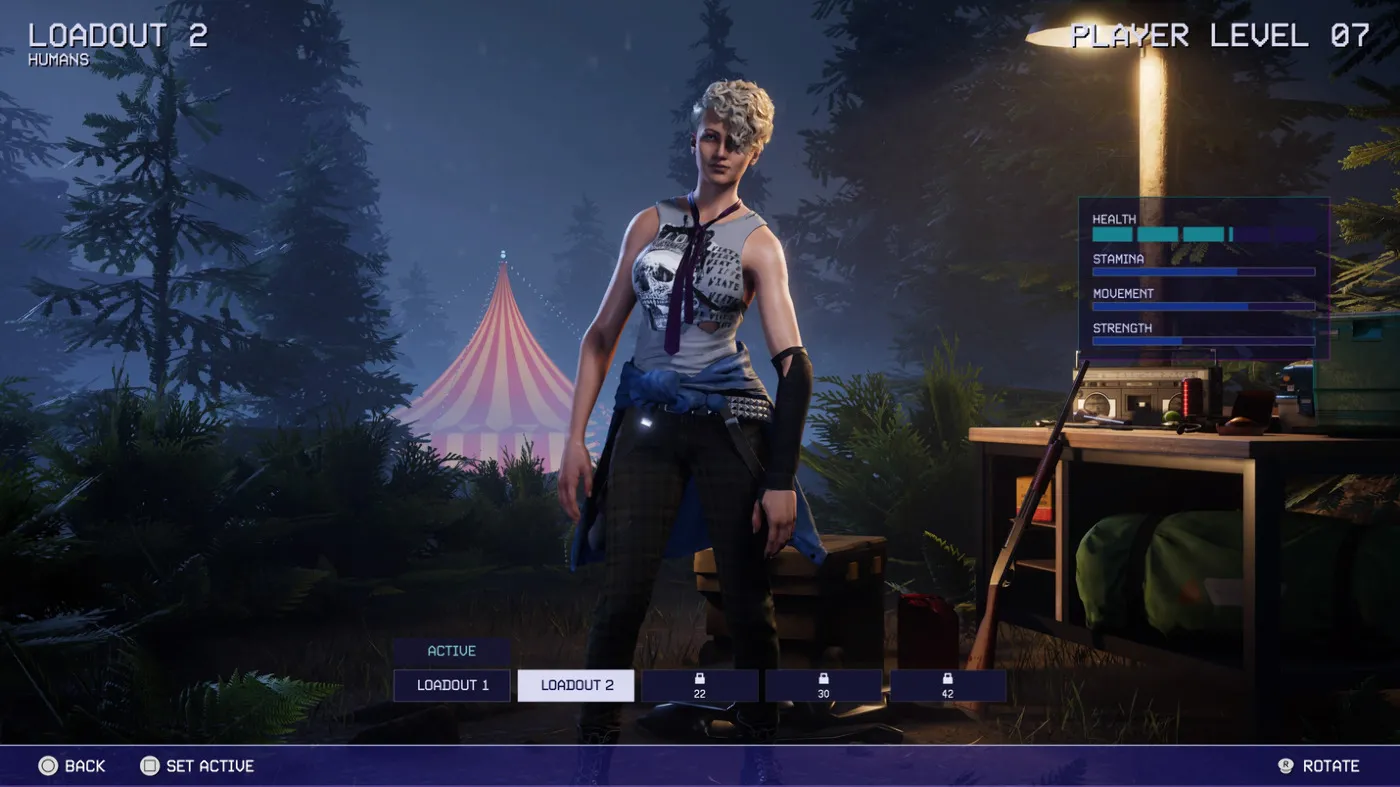Choose the highlighted Loadout 2 slot
This screenshot has width=1400, height=787.
[576, 685]
